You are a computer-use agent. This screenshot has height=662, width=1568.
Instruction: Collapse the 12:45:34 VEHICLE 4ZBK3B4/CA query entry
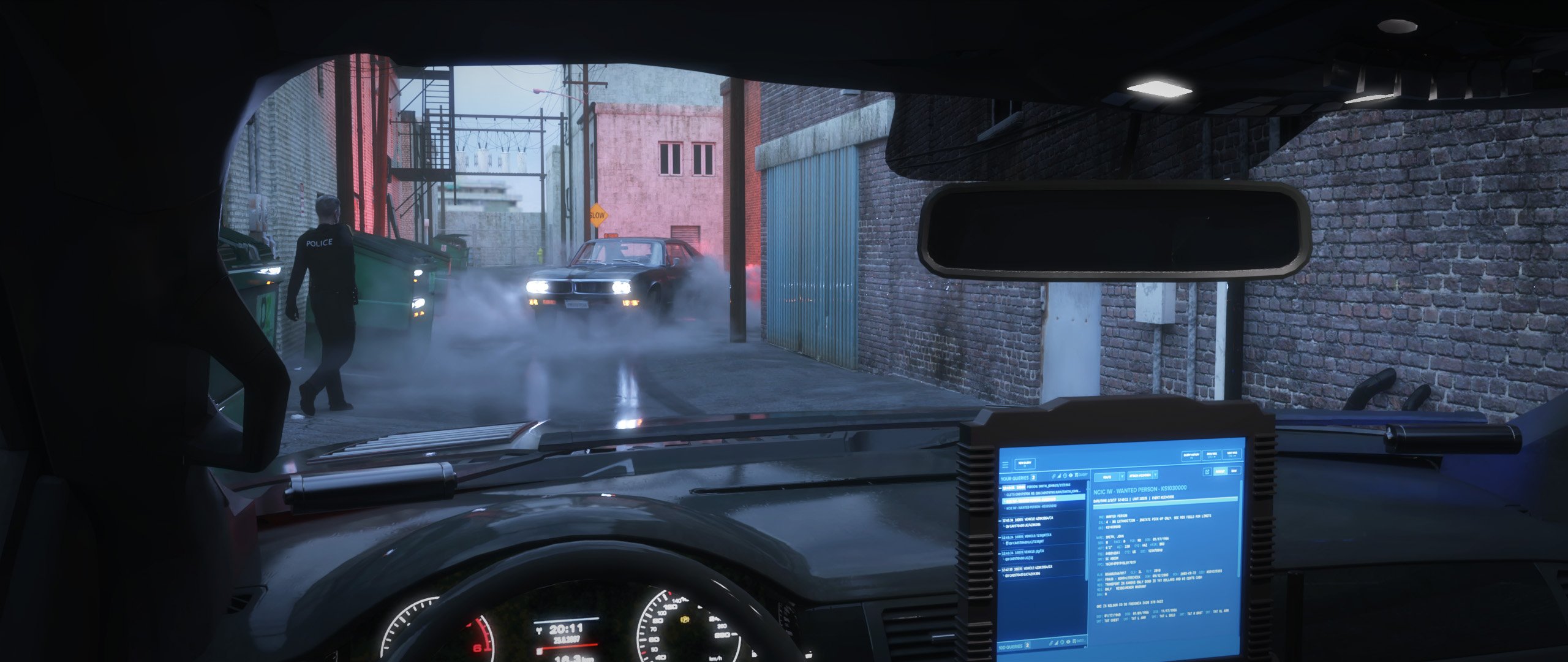(x=1001, y=519)
